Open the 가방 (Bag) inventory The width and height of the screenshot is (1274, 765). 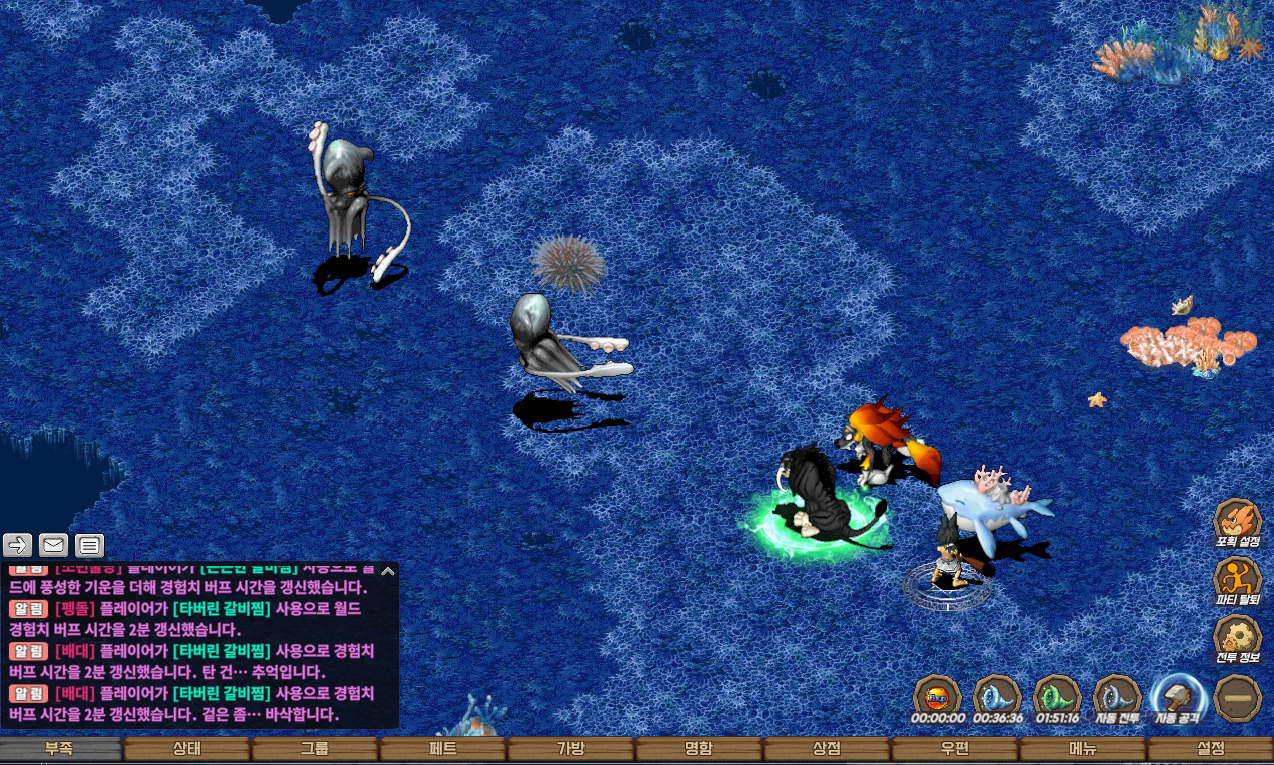coord(571,748)
